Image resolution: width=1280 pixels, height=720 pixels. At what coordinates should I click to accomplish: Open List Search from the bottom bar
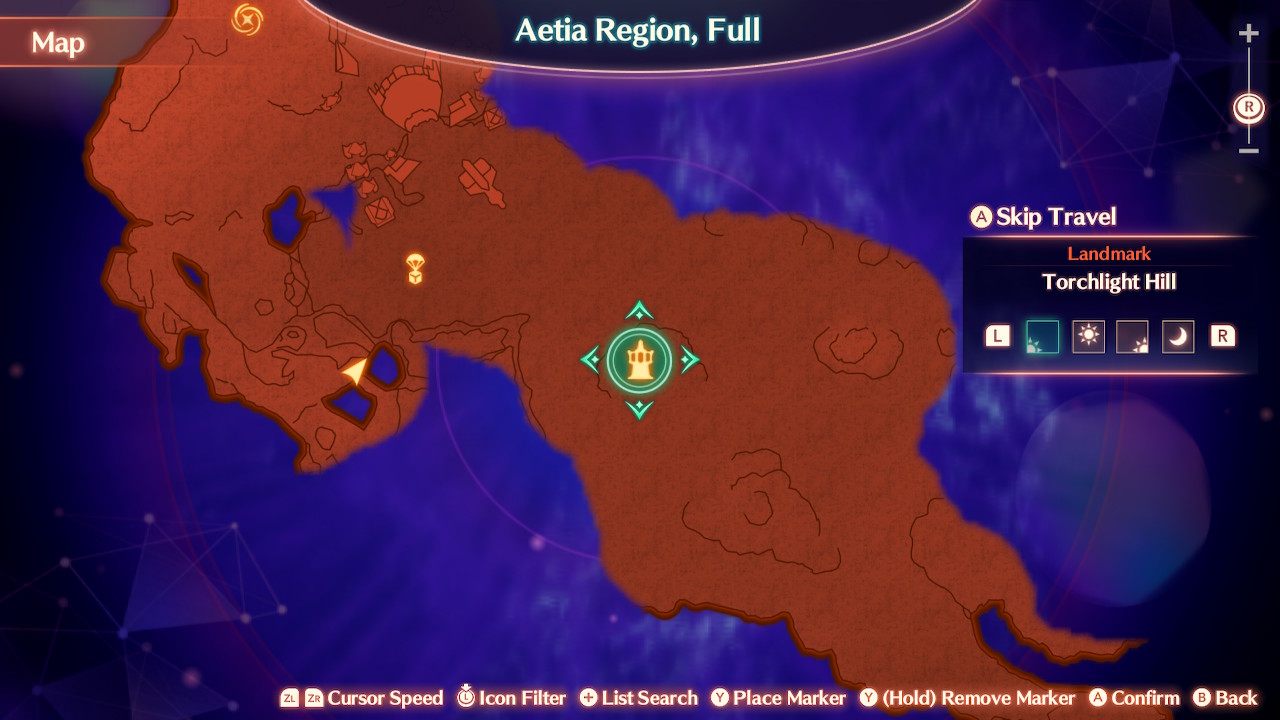point(638,698)
